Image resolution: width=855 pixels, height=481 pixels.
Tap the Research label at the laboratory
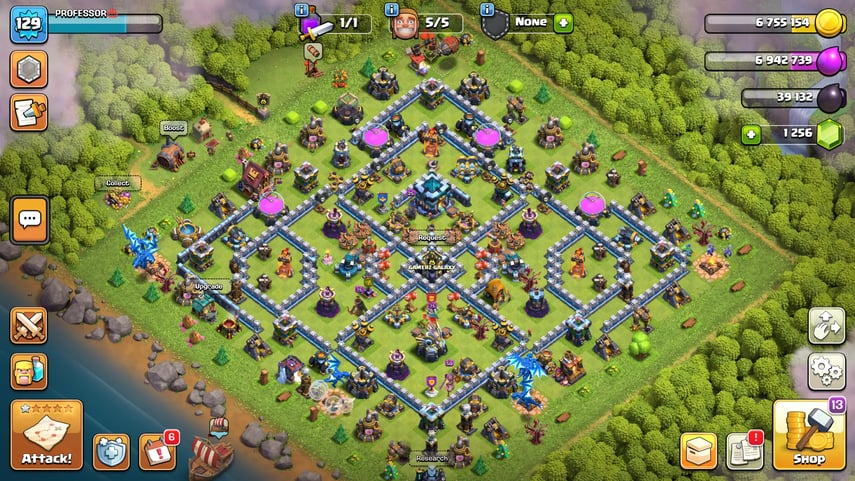[x=432, y=459]
